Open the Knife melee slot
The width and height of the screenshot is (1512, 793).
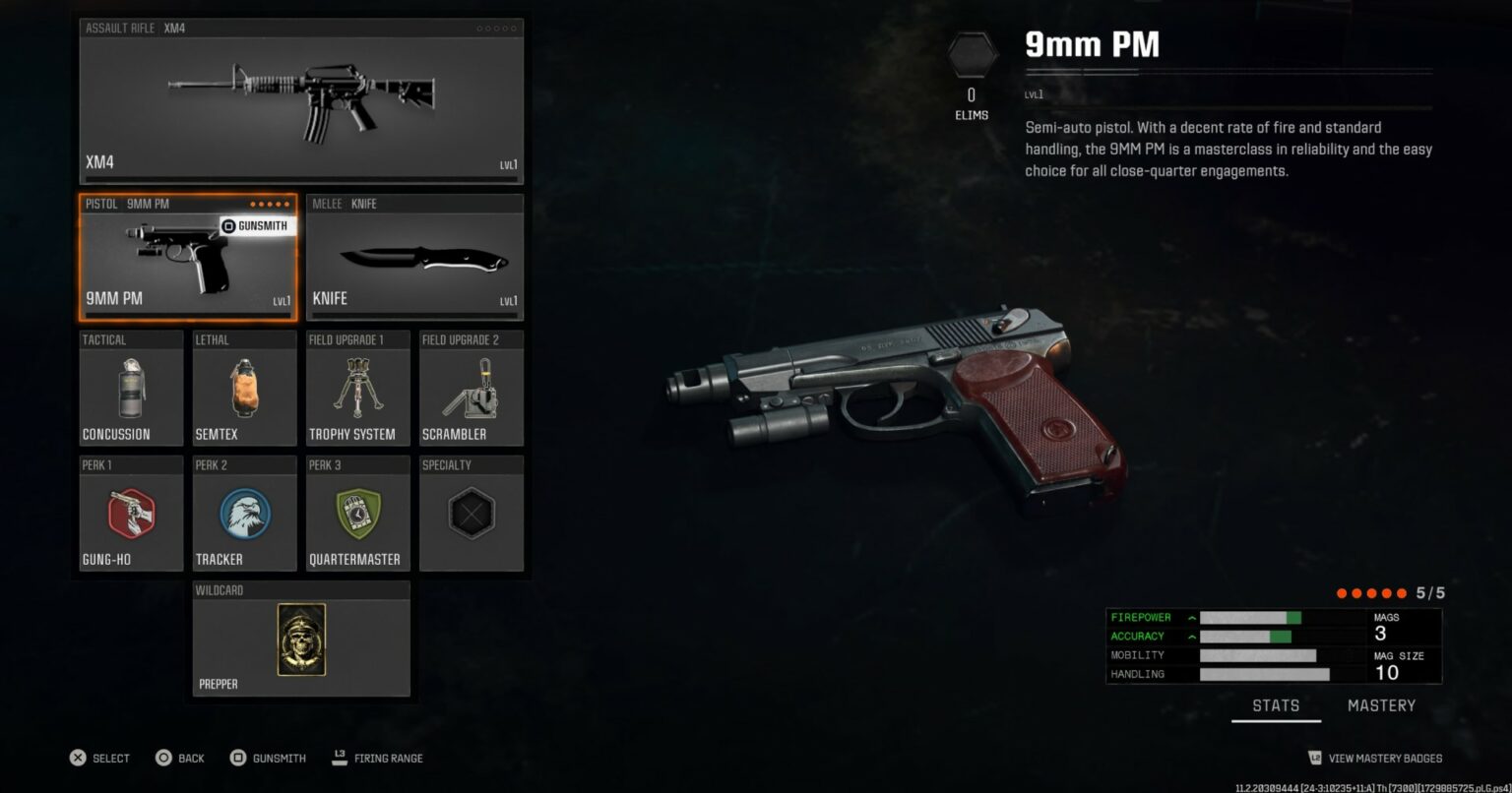(x=414, y=258)
